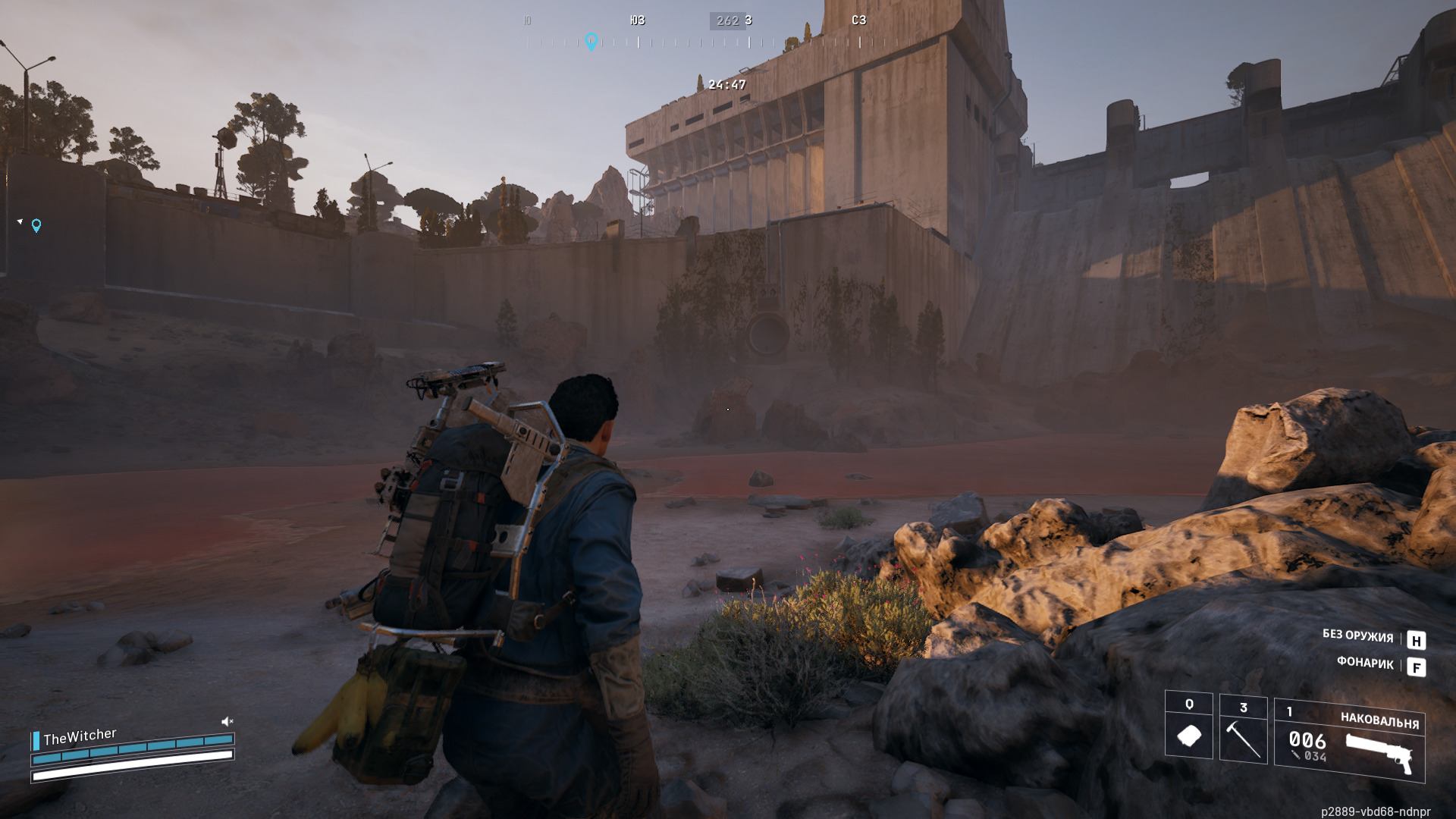
Task: Toggle the muted speaker icon by TheWitcher
Action: click(x=227, y=721)
